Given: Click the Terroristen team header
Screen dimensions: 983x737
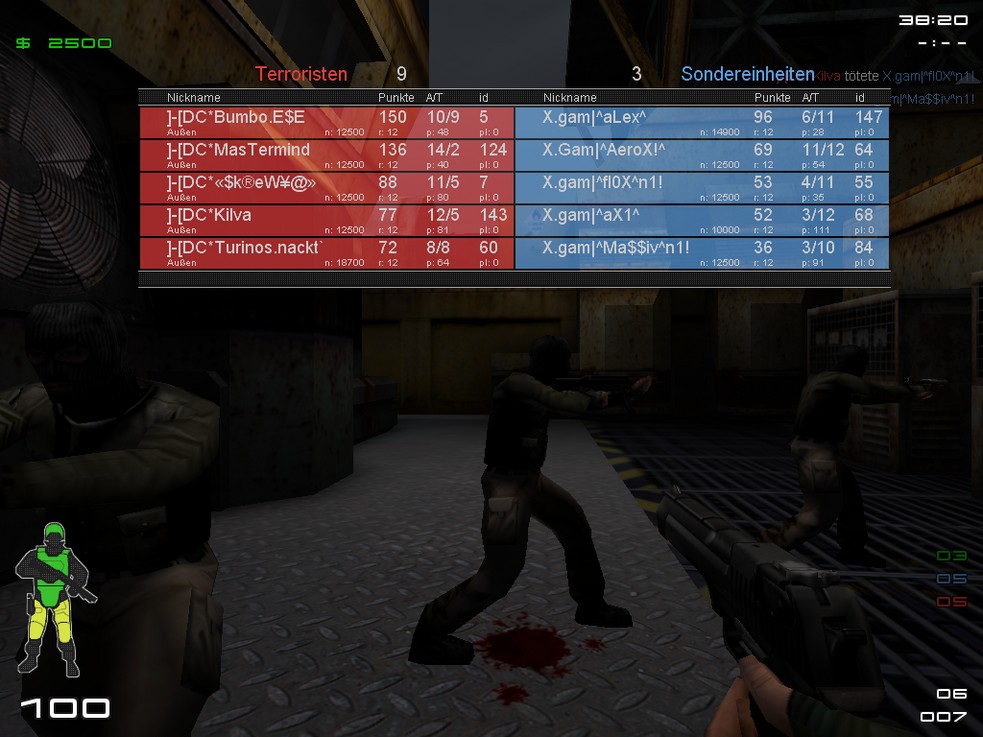Looking at the screenshot, I should (301, 74).
